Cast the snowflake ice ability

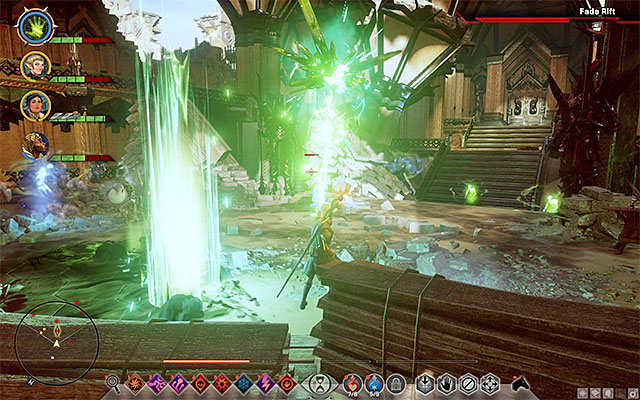[x=245, y=382]
